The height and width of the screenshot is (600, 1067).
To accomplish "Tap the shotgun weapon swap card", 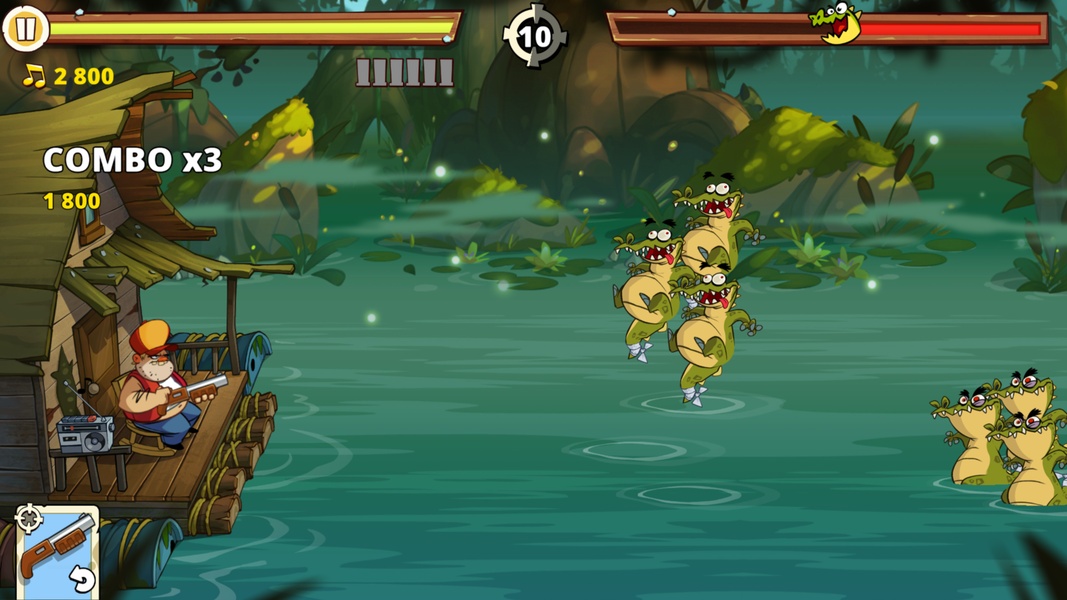I will pos(57,552).
